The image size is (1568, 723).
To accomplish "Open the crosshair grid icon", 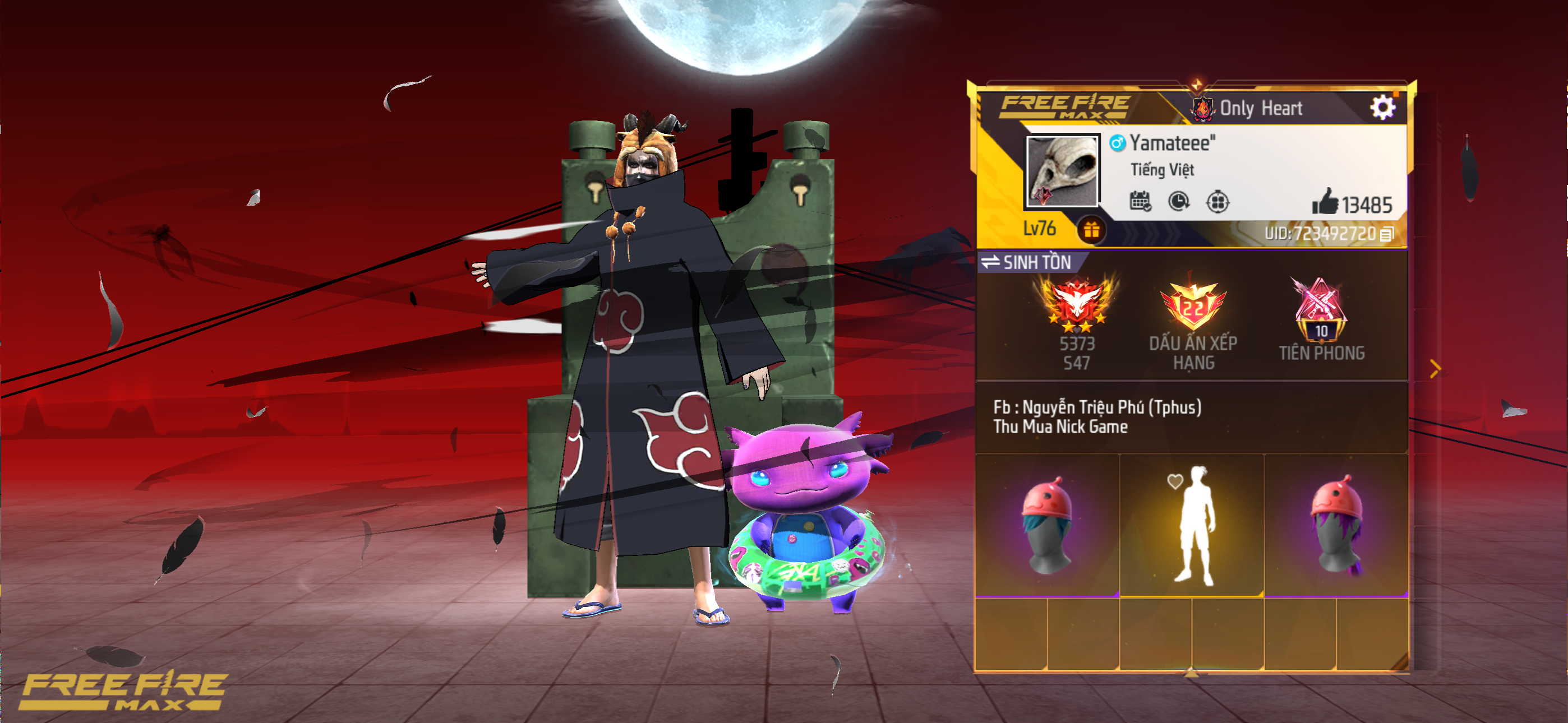I will coord(1217,201).
